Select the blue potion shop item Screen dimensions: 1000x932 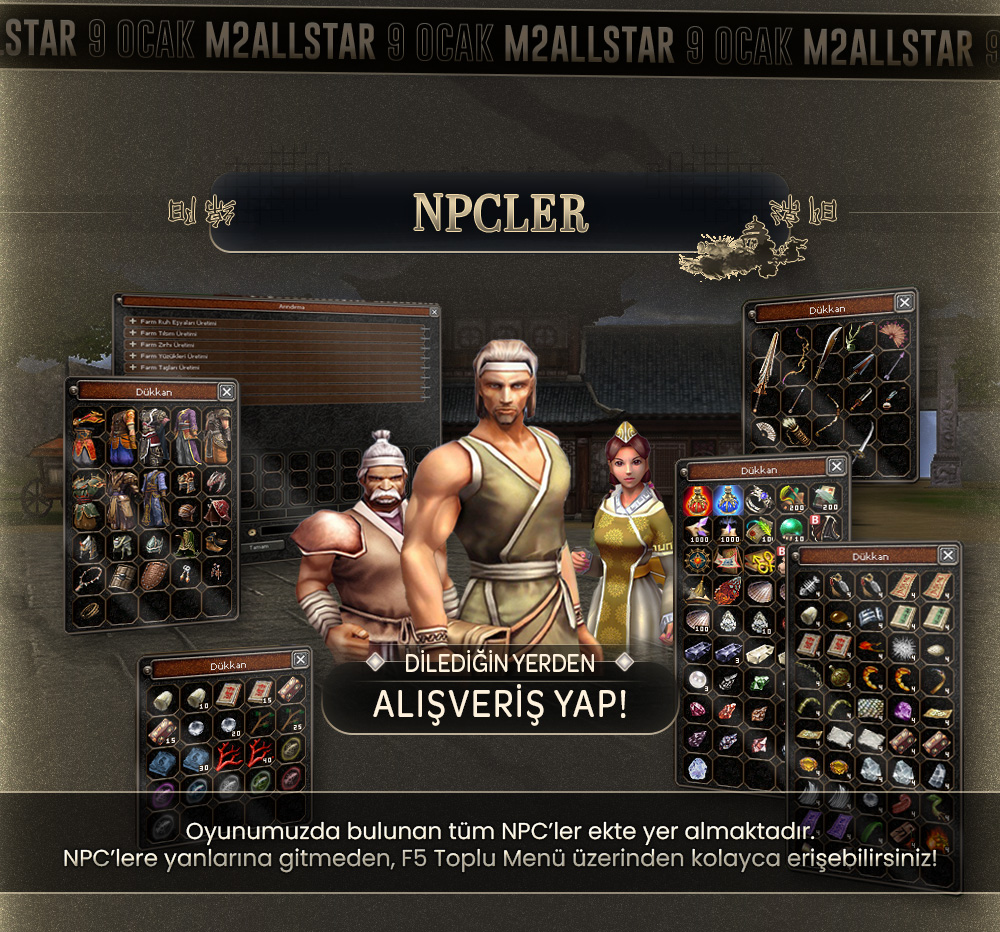point(728,498)
